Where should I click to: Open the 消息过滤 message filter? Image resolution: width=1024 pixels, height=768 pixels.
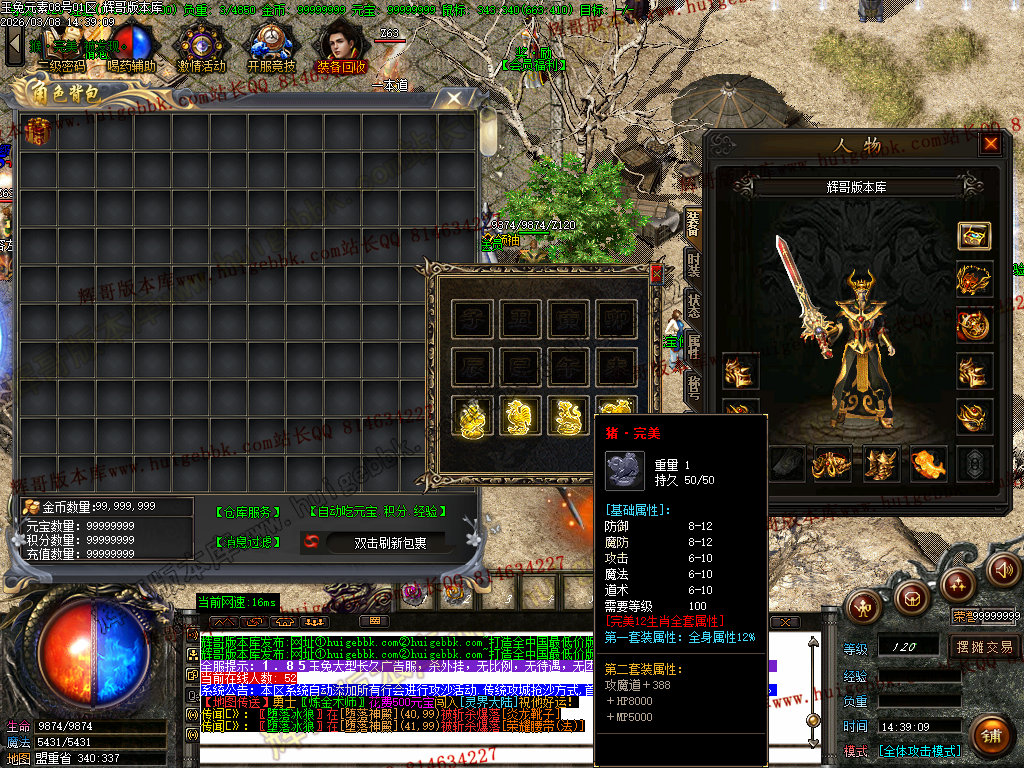click(x=246, y=543)
